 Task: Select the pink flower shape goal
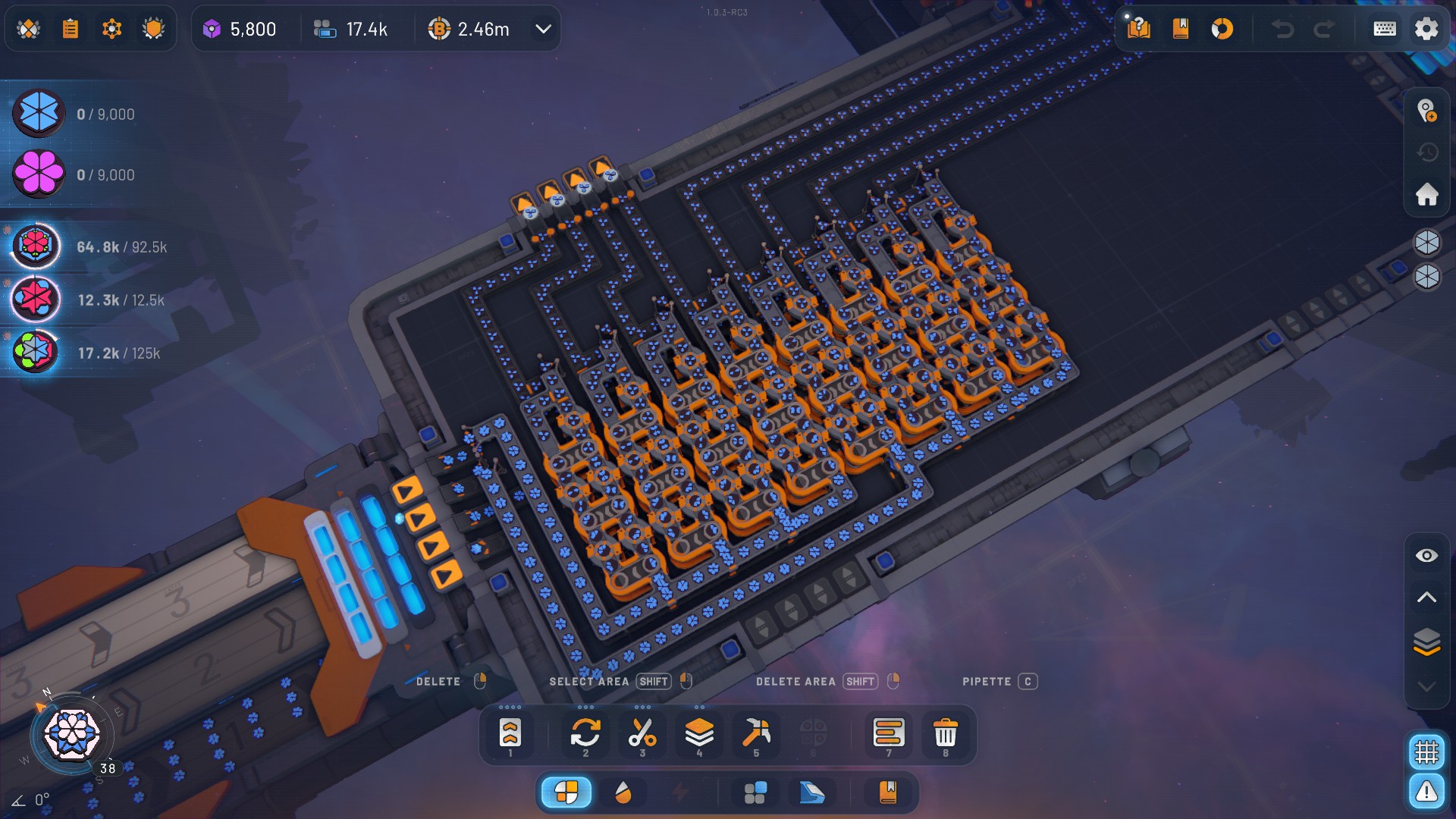coord(39,174)
